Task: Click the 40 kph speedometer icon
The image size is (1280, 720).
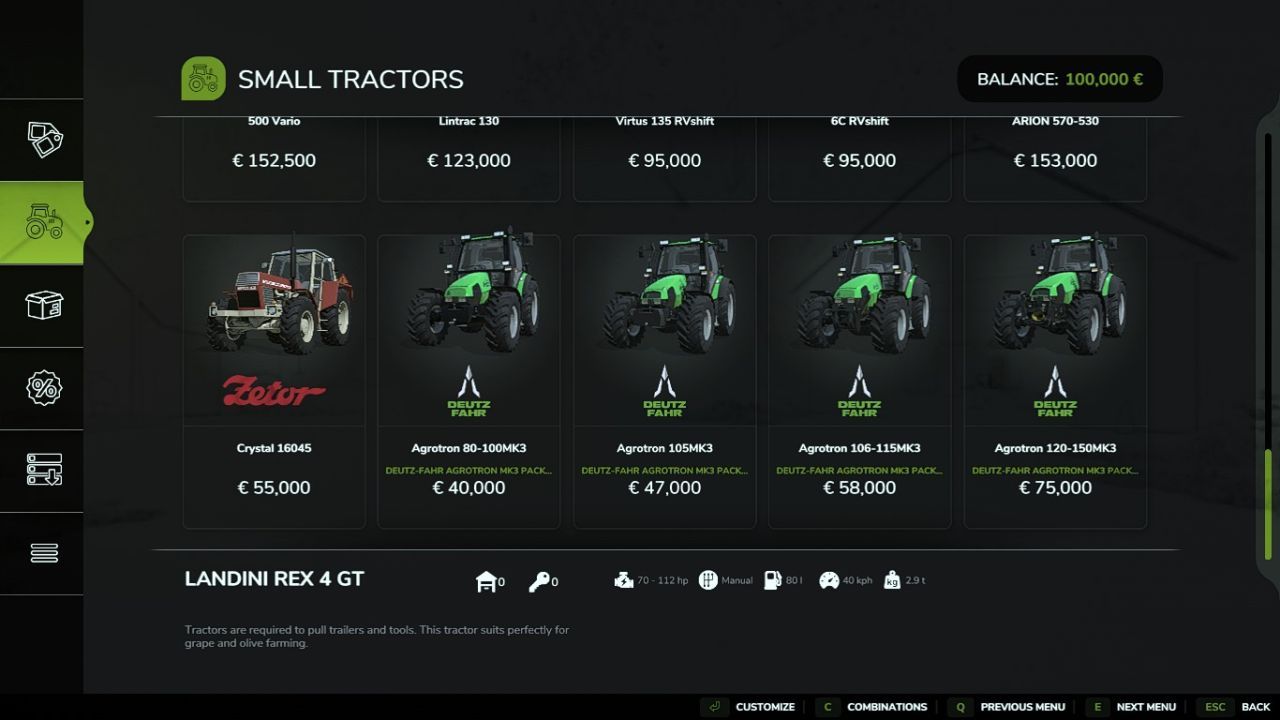Action: (x=827, y=579)
